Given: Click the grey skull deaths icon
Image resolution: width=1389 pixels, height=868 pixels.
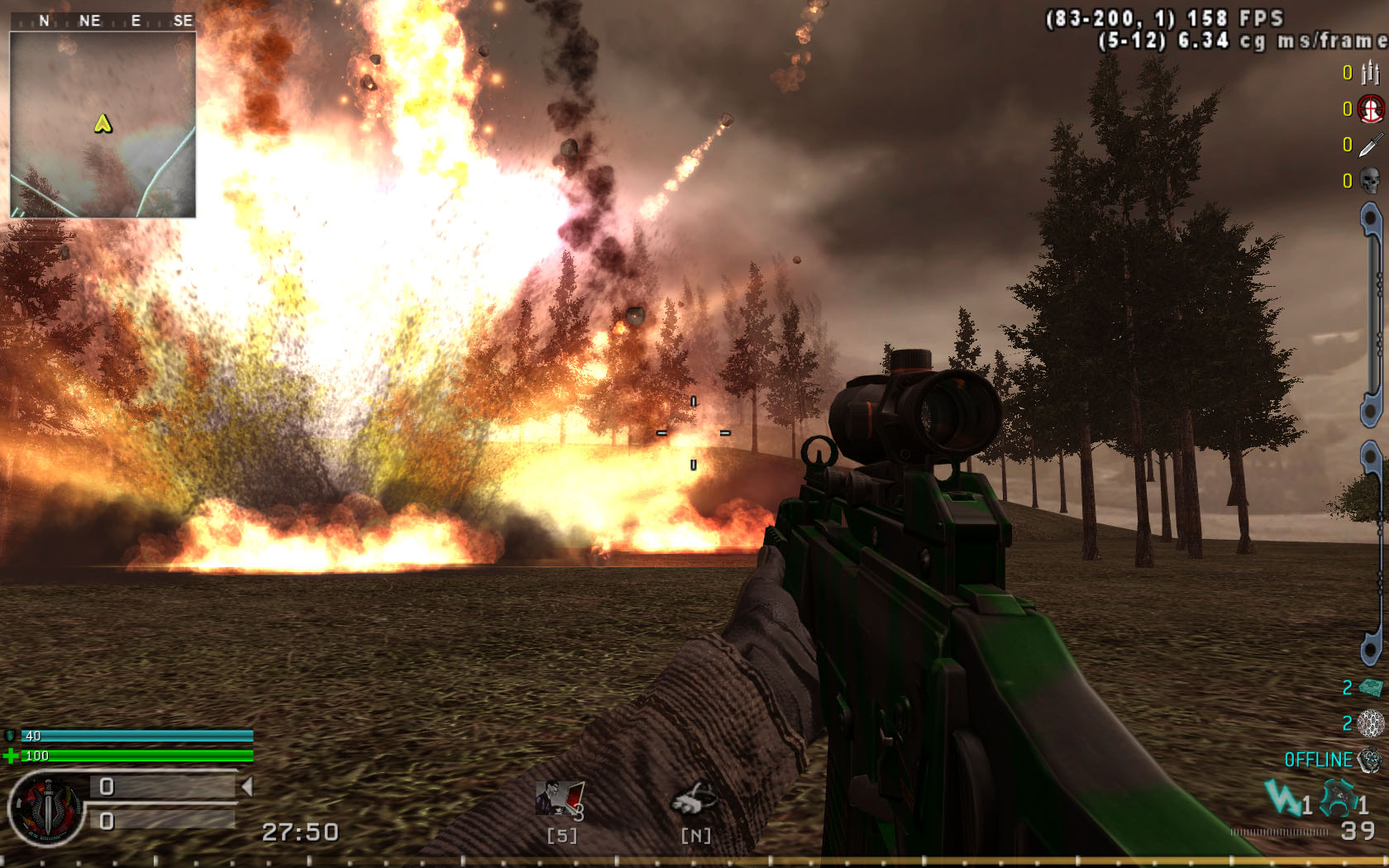Looking at the screenshot, I should click(x=1370, y=181).
